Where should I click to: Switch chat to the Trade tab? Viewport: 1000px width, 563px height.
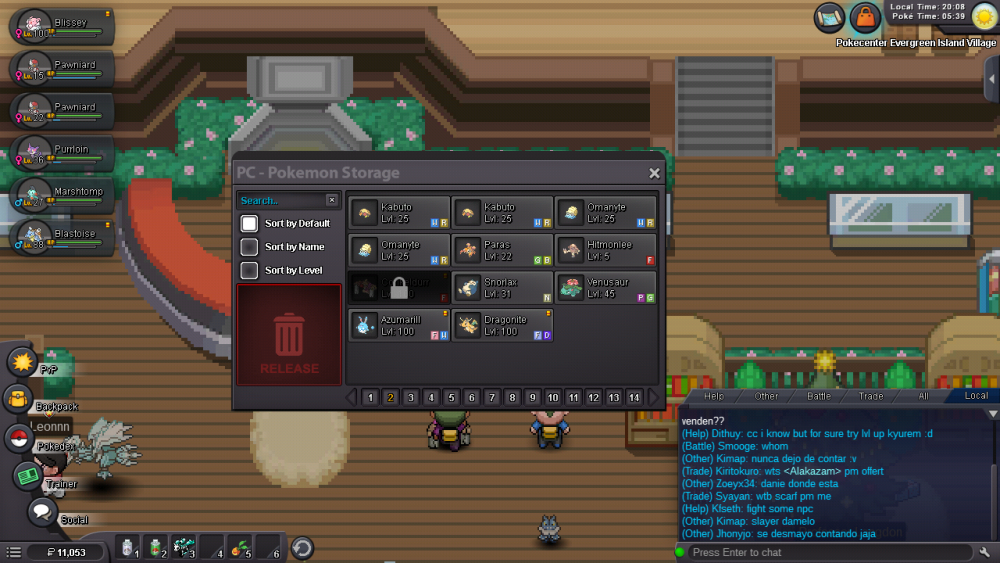(x=871, y=396)
